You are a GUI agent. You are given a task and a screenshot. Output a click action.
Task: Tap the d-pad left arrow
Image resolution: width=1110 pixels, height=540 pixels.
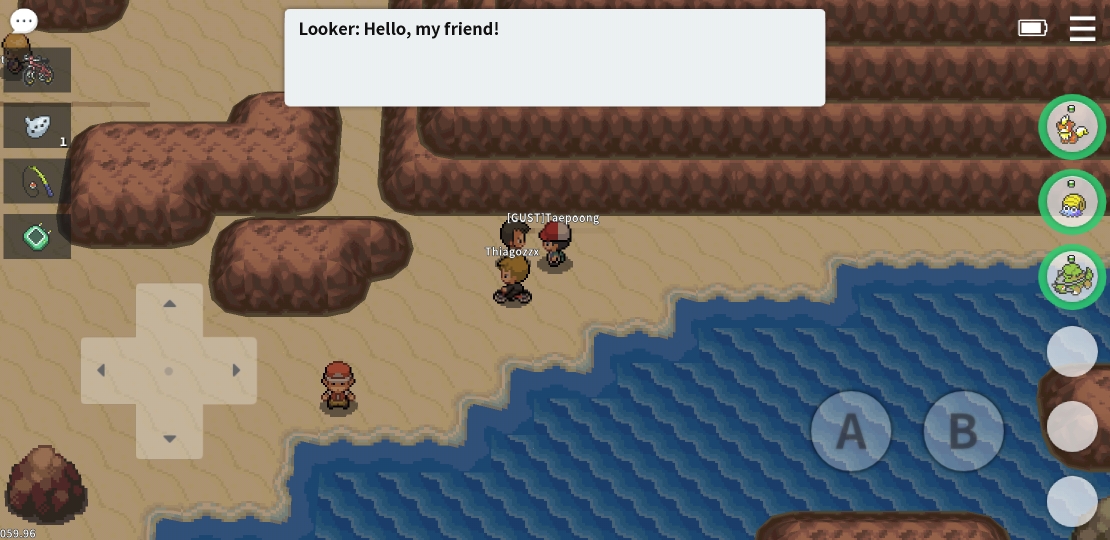pos(101,371)
